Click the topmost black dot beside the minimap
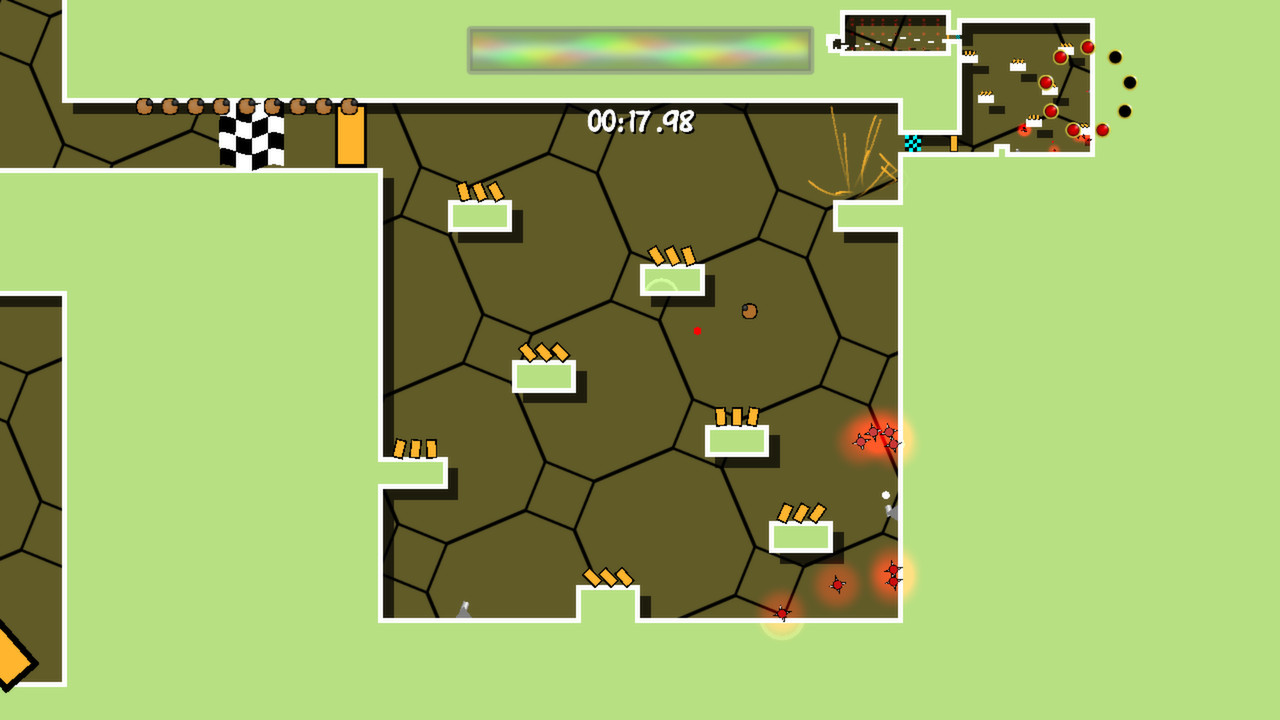 [1116, 55]
